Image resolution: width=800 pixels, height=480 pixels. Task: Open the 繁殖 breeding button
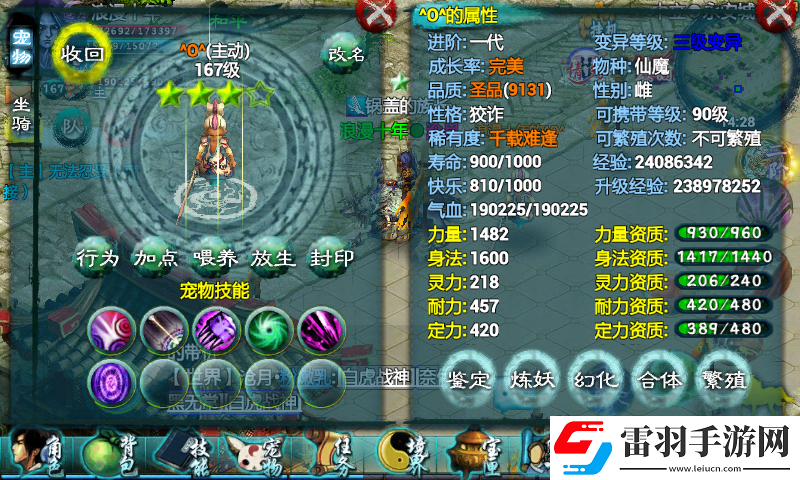722,379
